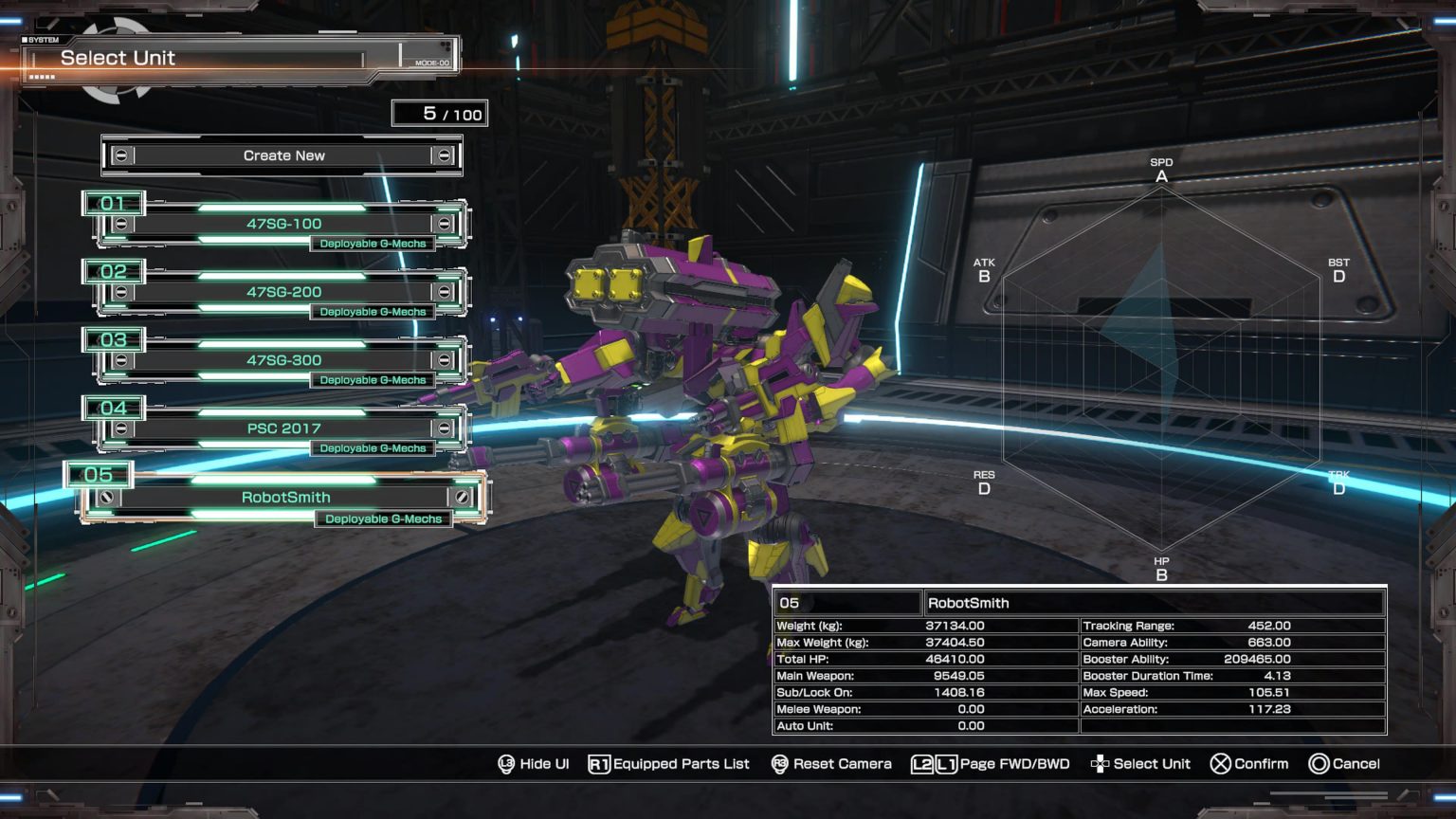Click the 5/100 unit counter

pyautogui.click(x=439, y=113)
